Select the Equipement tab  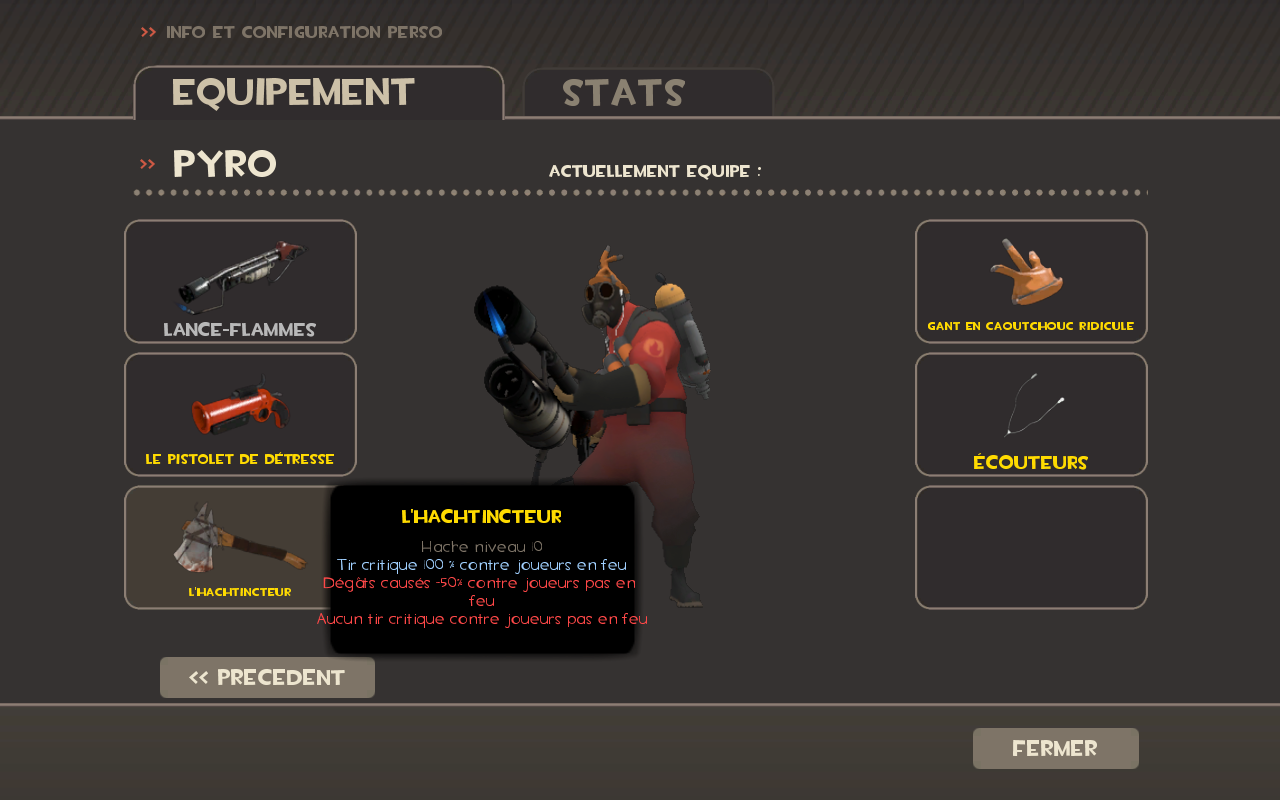(x=318, y=93)
